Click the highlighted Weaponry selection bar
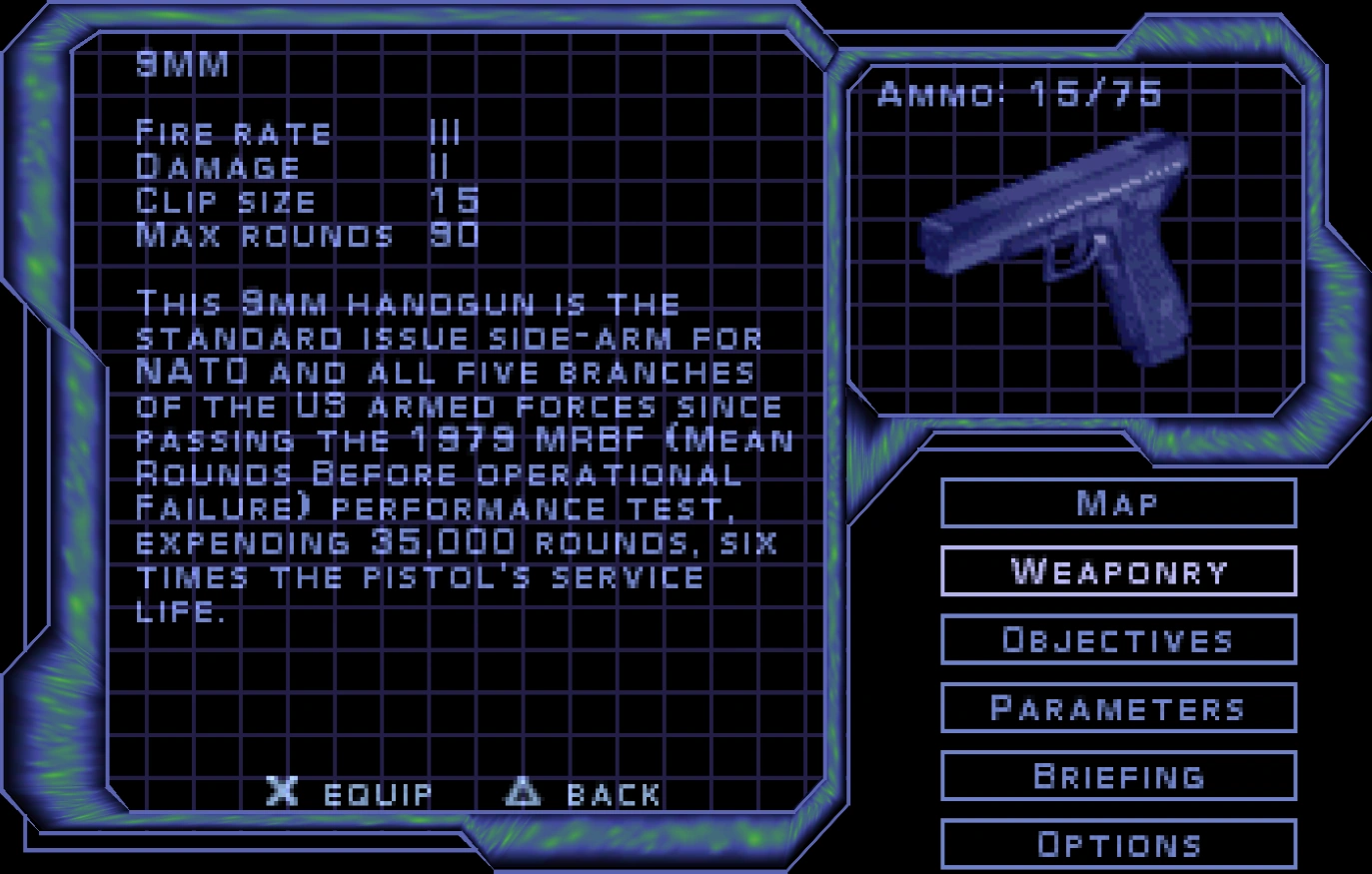 click(1117, 570)
